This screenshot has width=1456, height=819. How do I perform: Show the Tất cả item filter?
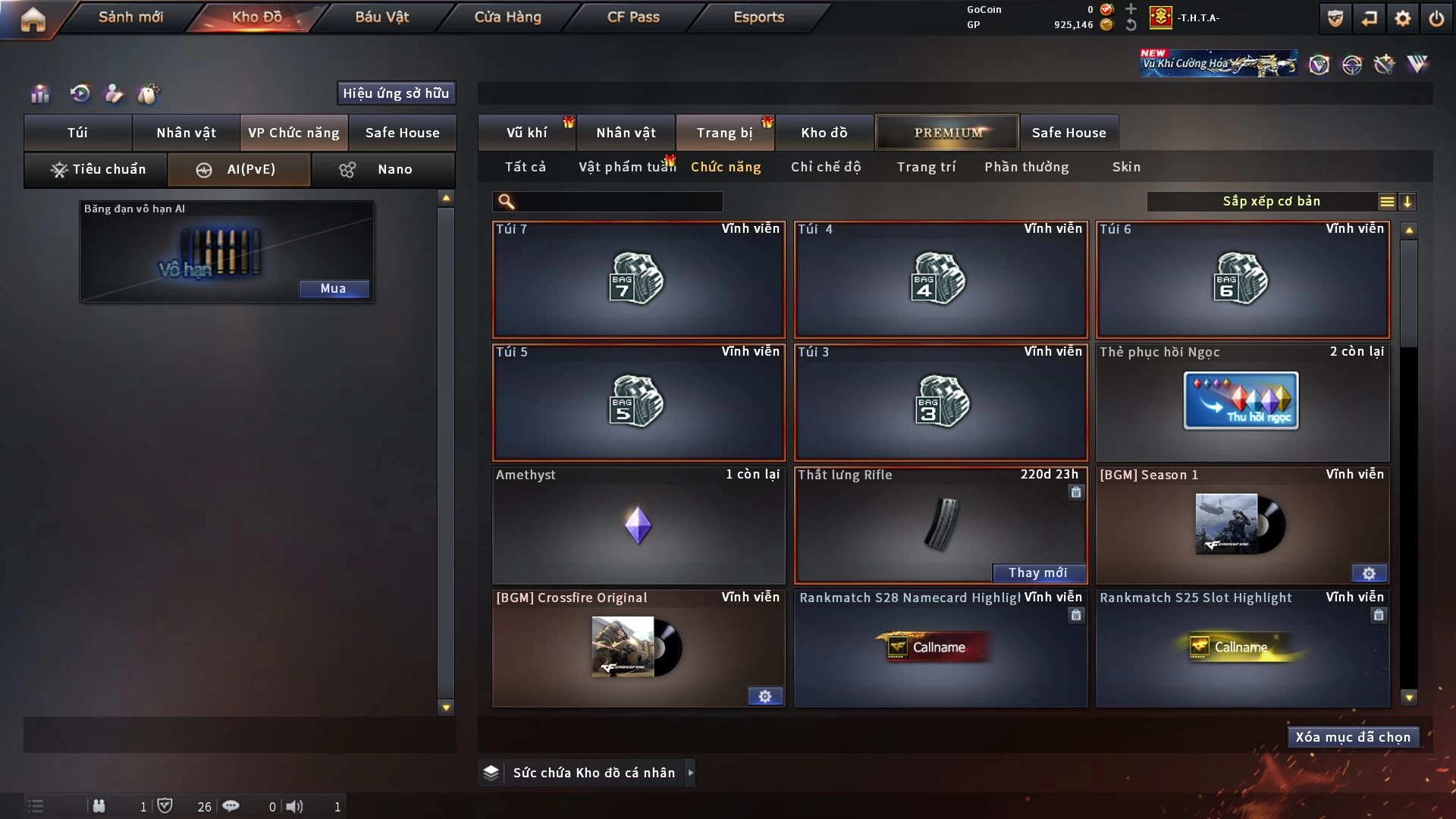525,167
